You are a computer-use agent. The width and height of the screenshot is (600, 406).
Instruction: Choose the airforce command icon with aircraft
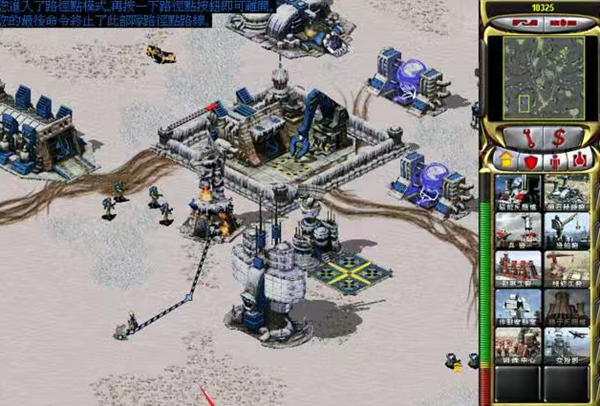point(566,344)
